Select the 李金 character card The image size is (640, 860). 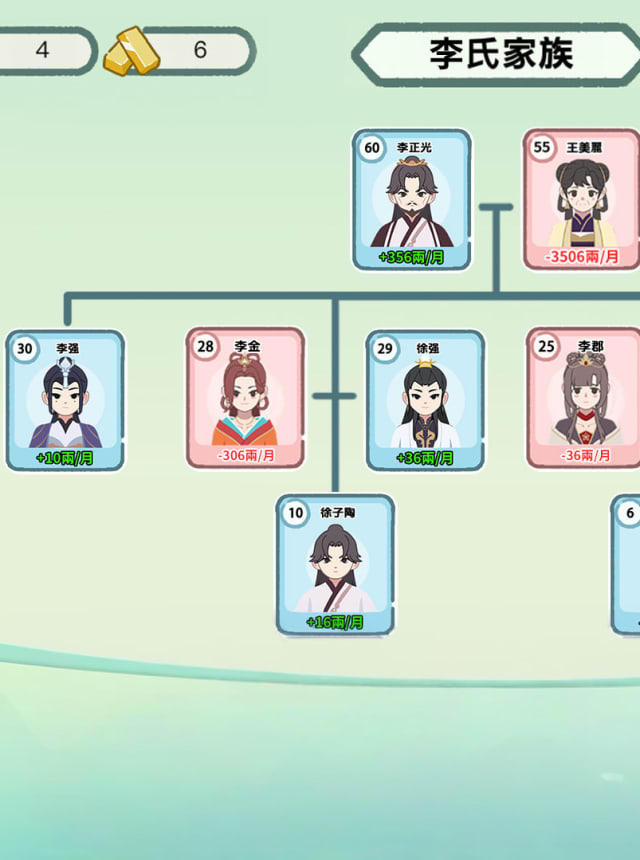coord(245,398)
